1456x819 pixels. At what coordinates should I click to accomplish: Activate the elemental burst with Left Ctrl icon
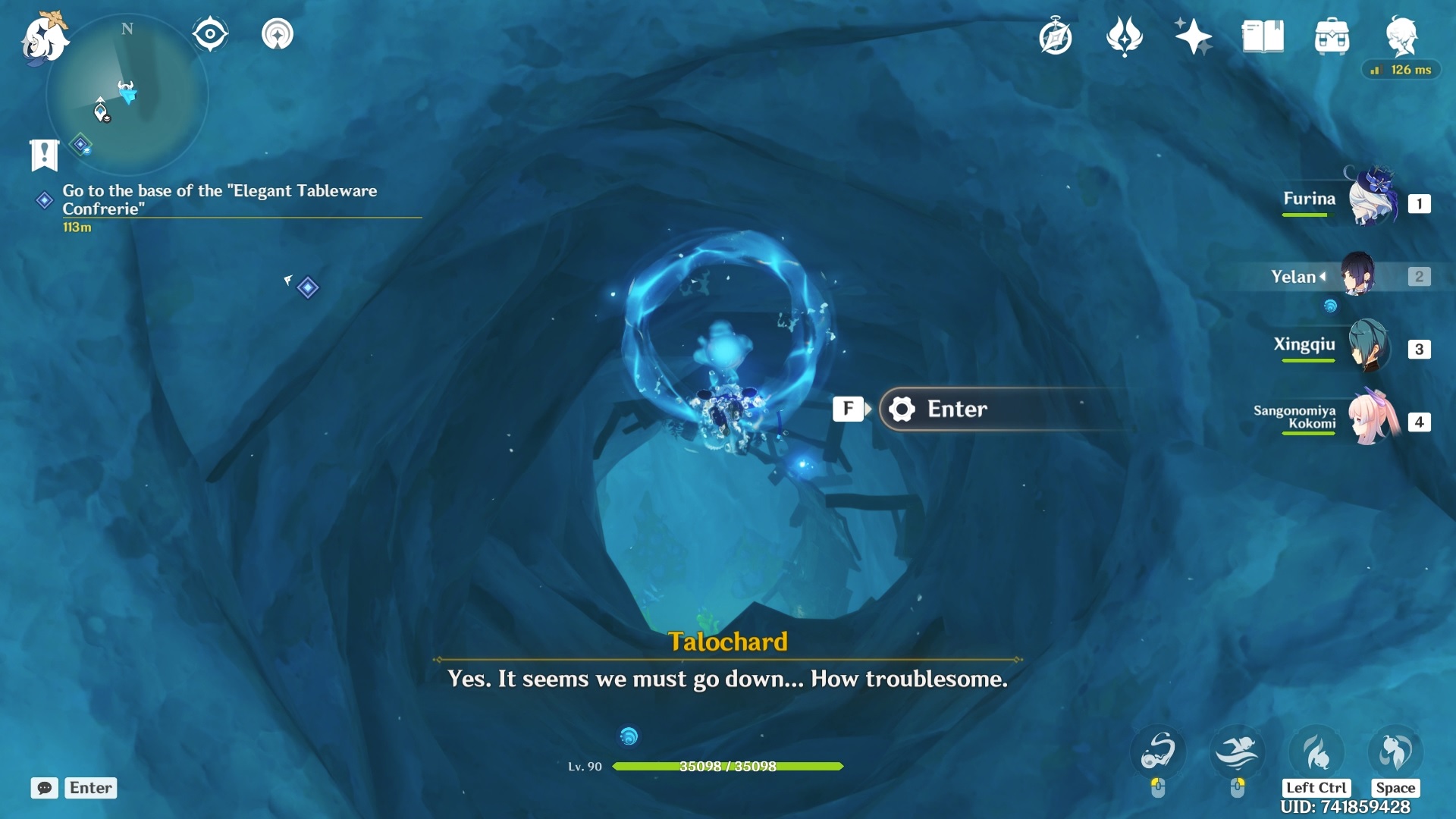tap(1317, 751)
